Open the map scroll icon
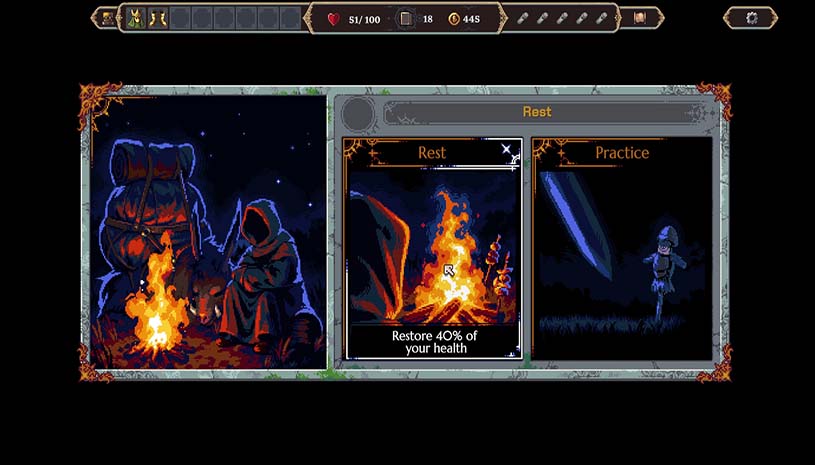This screenshot has height=465, width=815. [639, 18]
